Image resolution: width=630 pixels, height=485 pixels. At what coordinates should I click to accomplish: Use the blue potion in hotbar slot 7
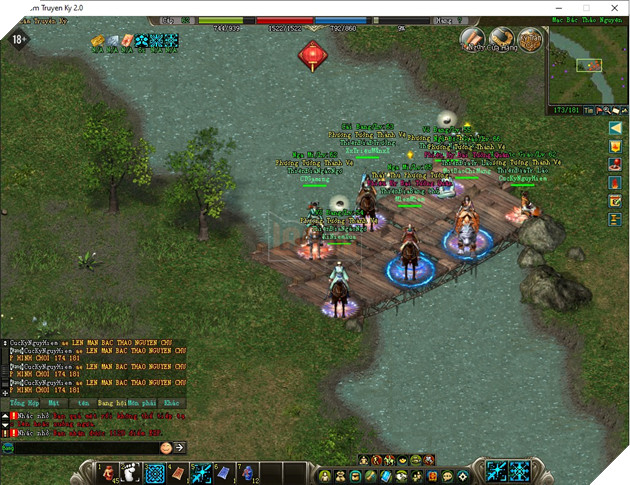coord(247,472)
